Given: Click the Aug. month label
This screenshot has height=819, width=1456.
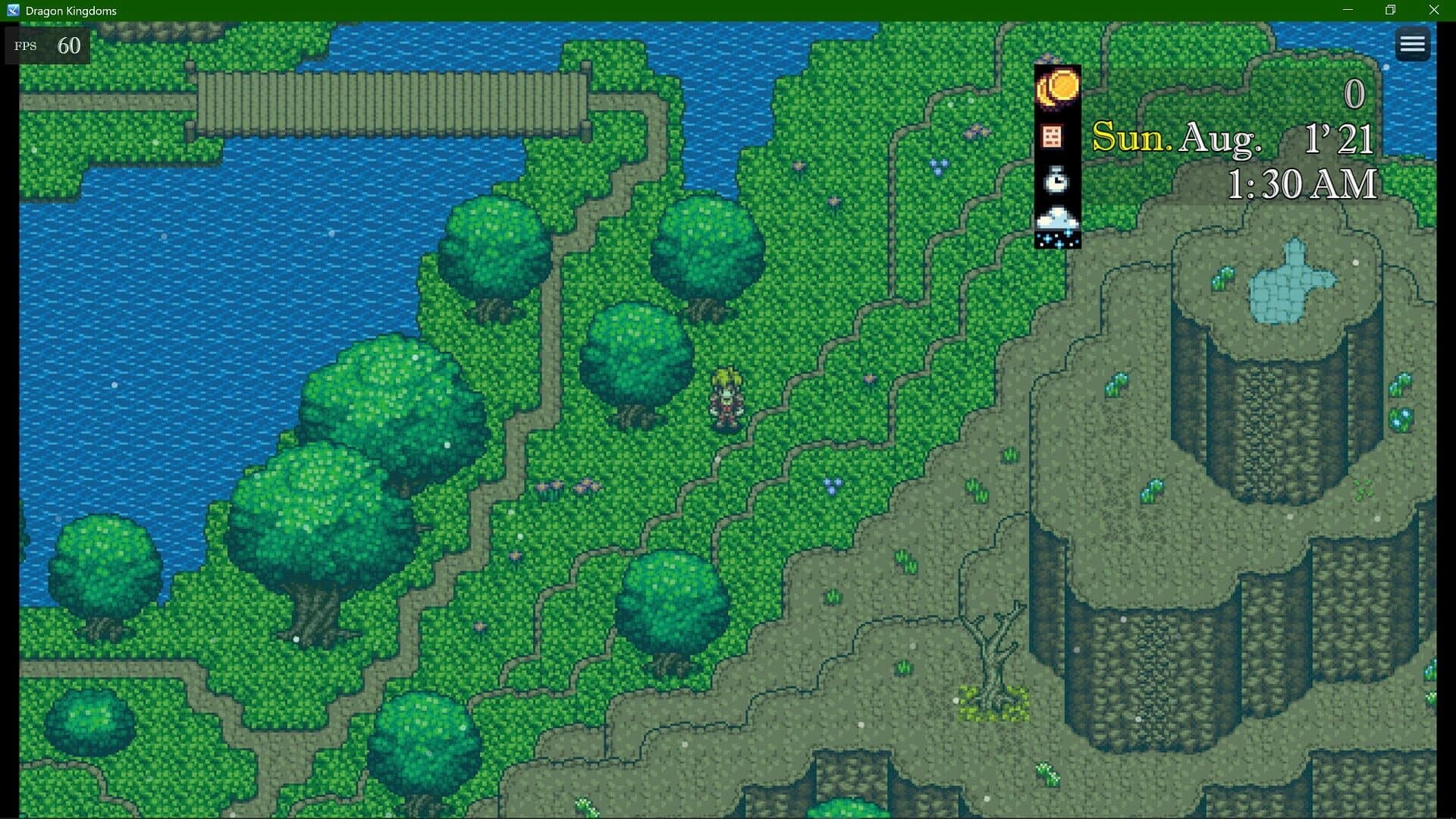Looking at the screenshot, I should 1221,138.
